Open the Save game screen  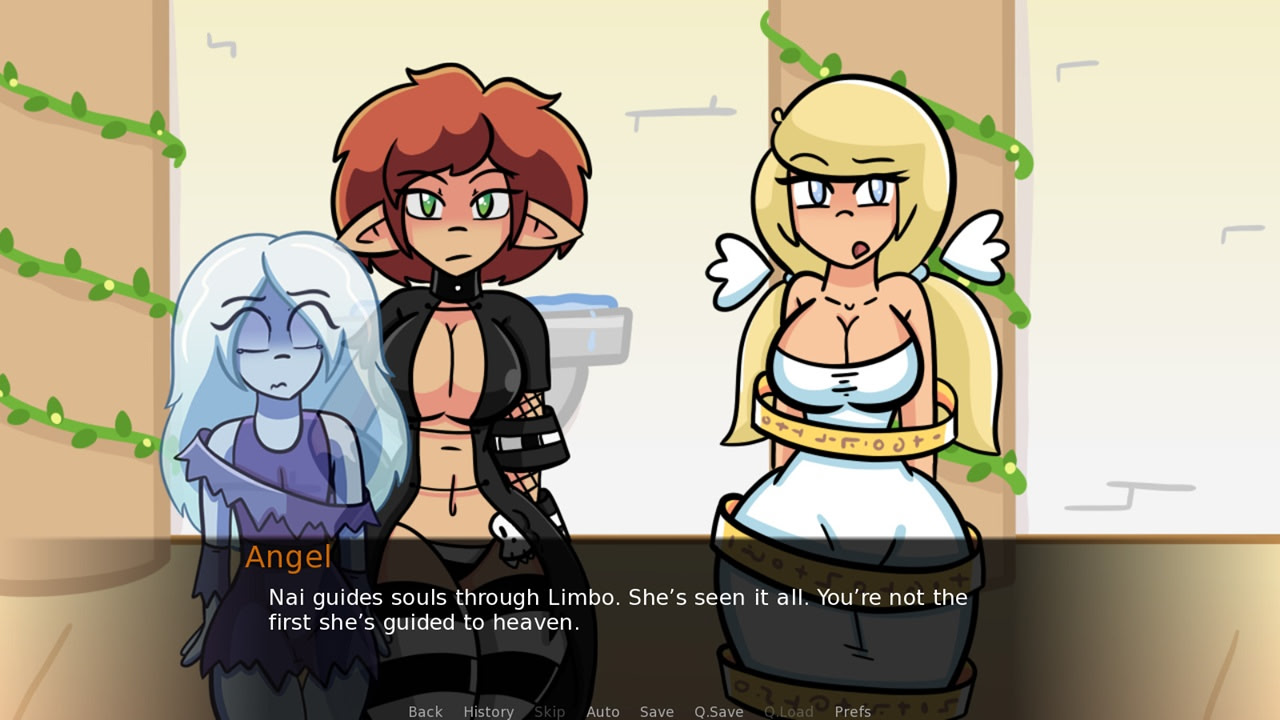click(x=656, y=711)
